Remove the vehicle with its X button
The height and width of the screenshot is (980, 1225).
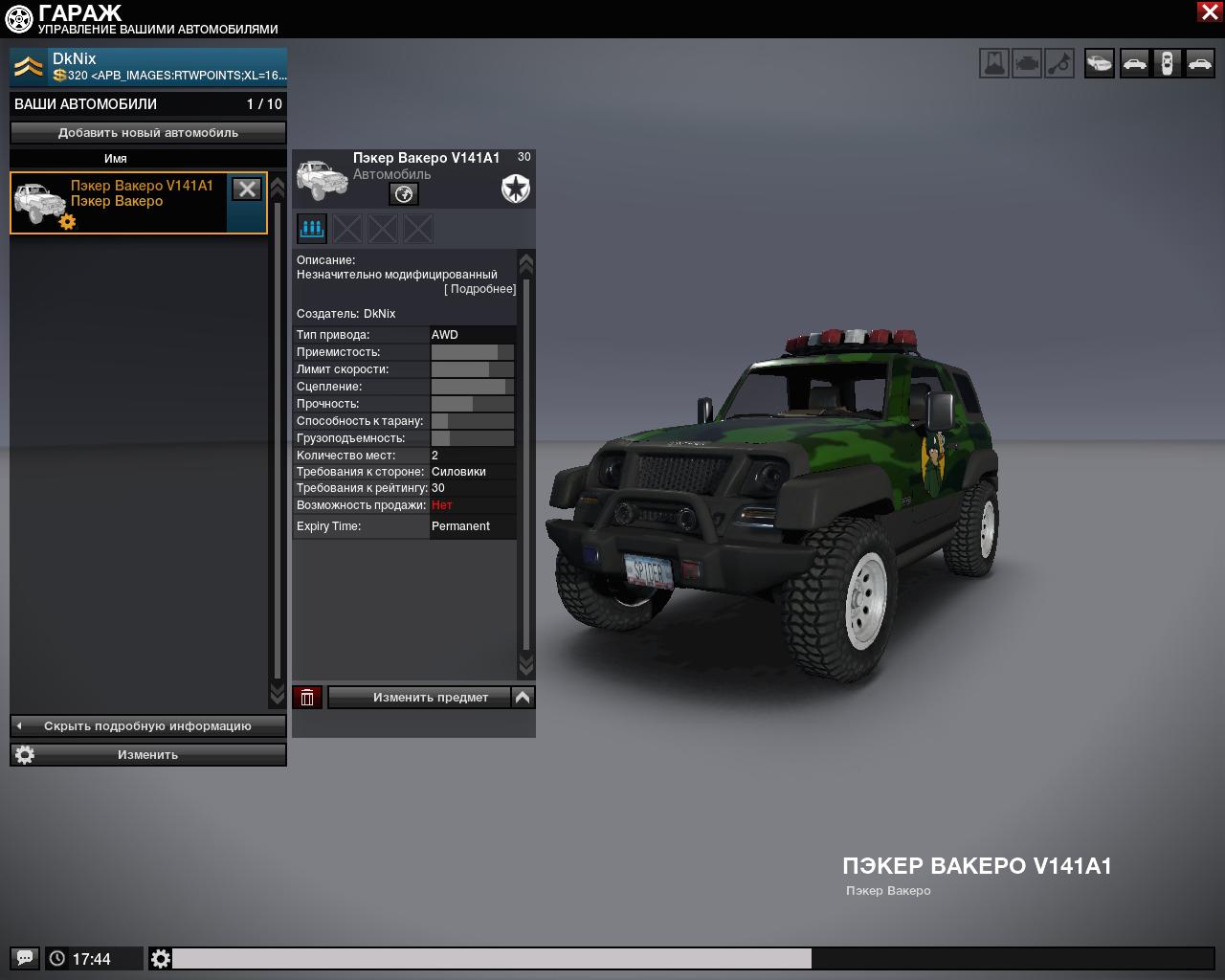(247, 189)
